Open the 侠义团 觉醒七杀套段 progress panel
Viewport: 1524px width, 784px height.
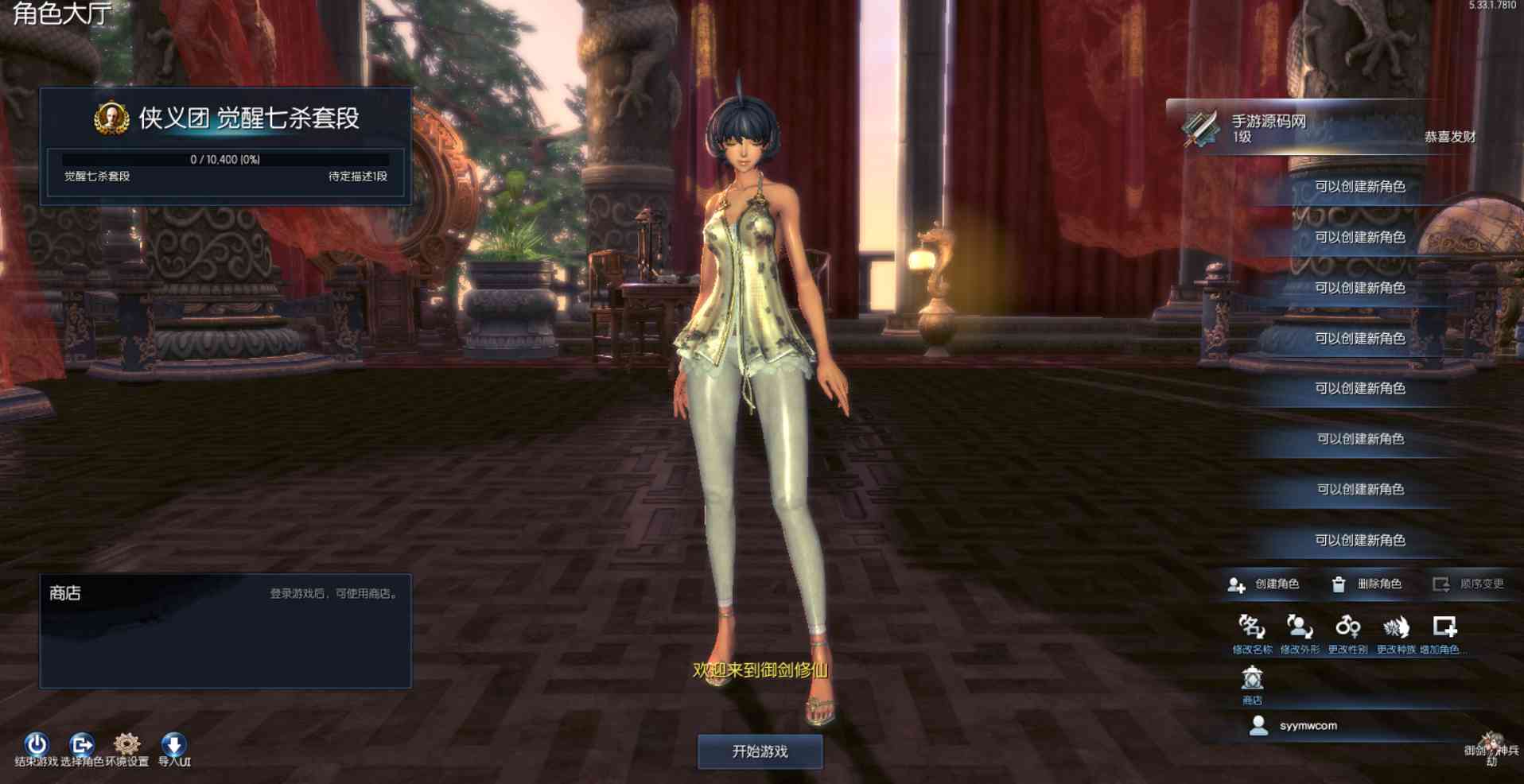226,147
